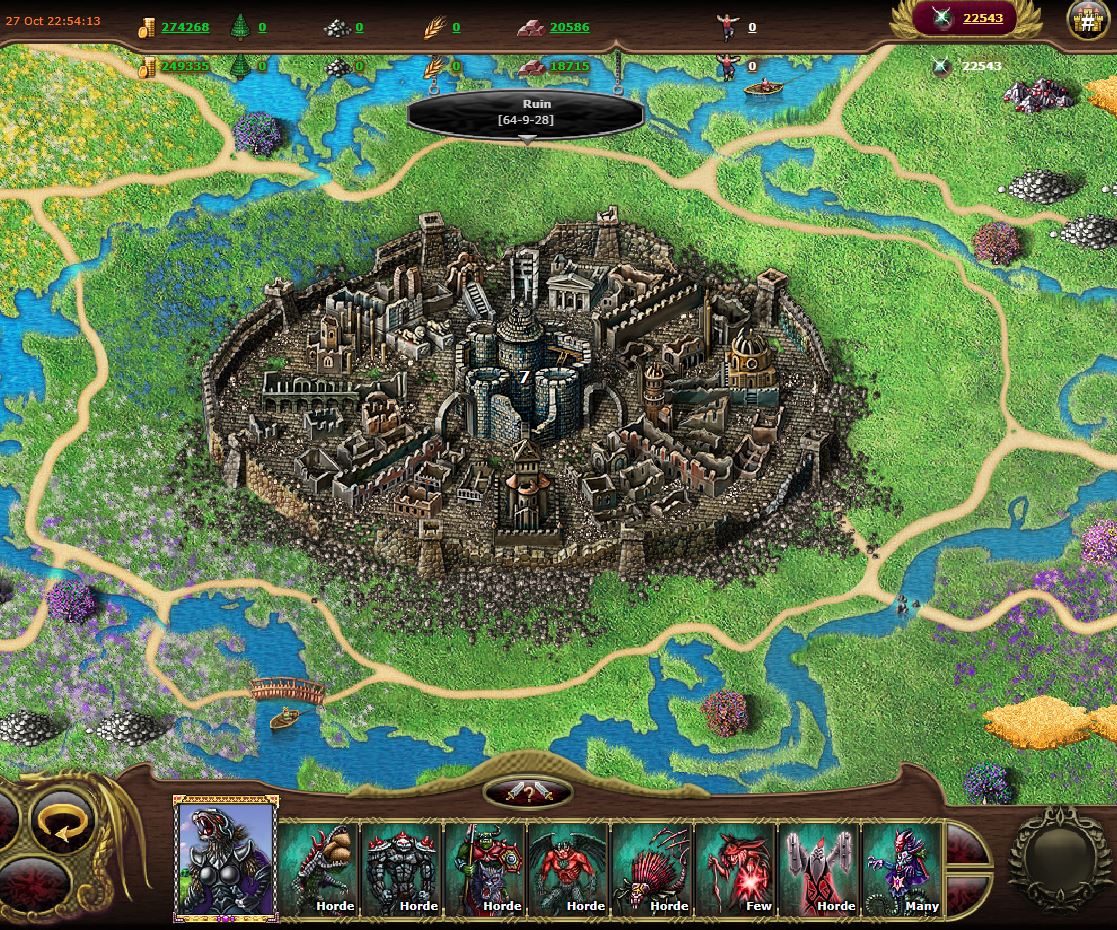Viewport: 1117px width, 930px height.
Task: Select the red caster unit labeled Few
Action: coord(735,868)
